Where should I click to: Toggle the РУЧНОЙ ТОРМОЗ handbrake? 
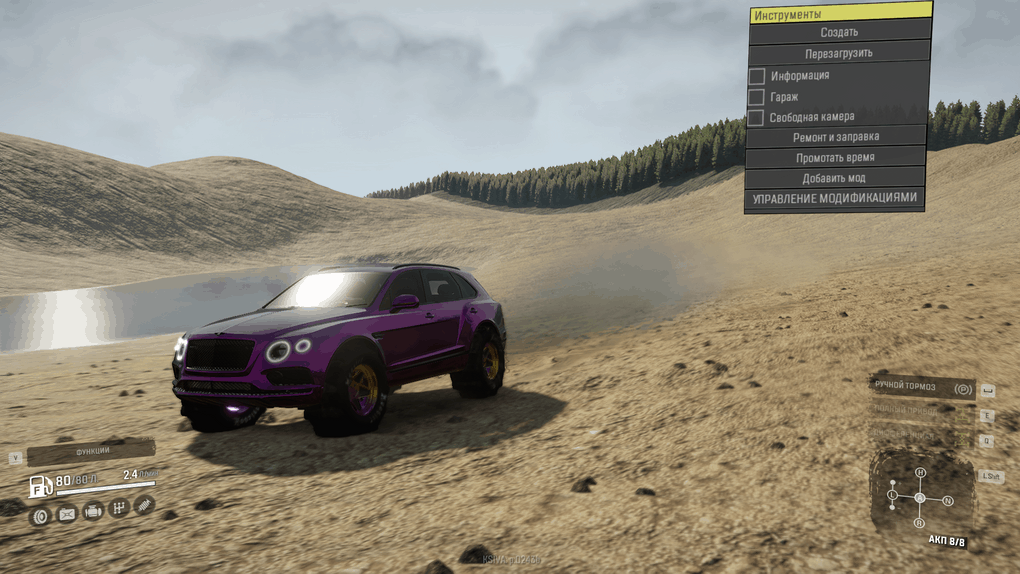[922, 387]
